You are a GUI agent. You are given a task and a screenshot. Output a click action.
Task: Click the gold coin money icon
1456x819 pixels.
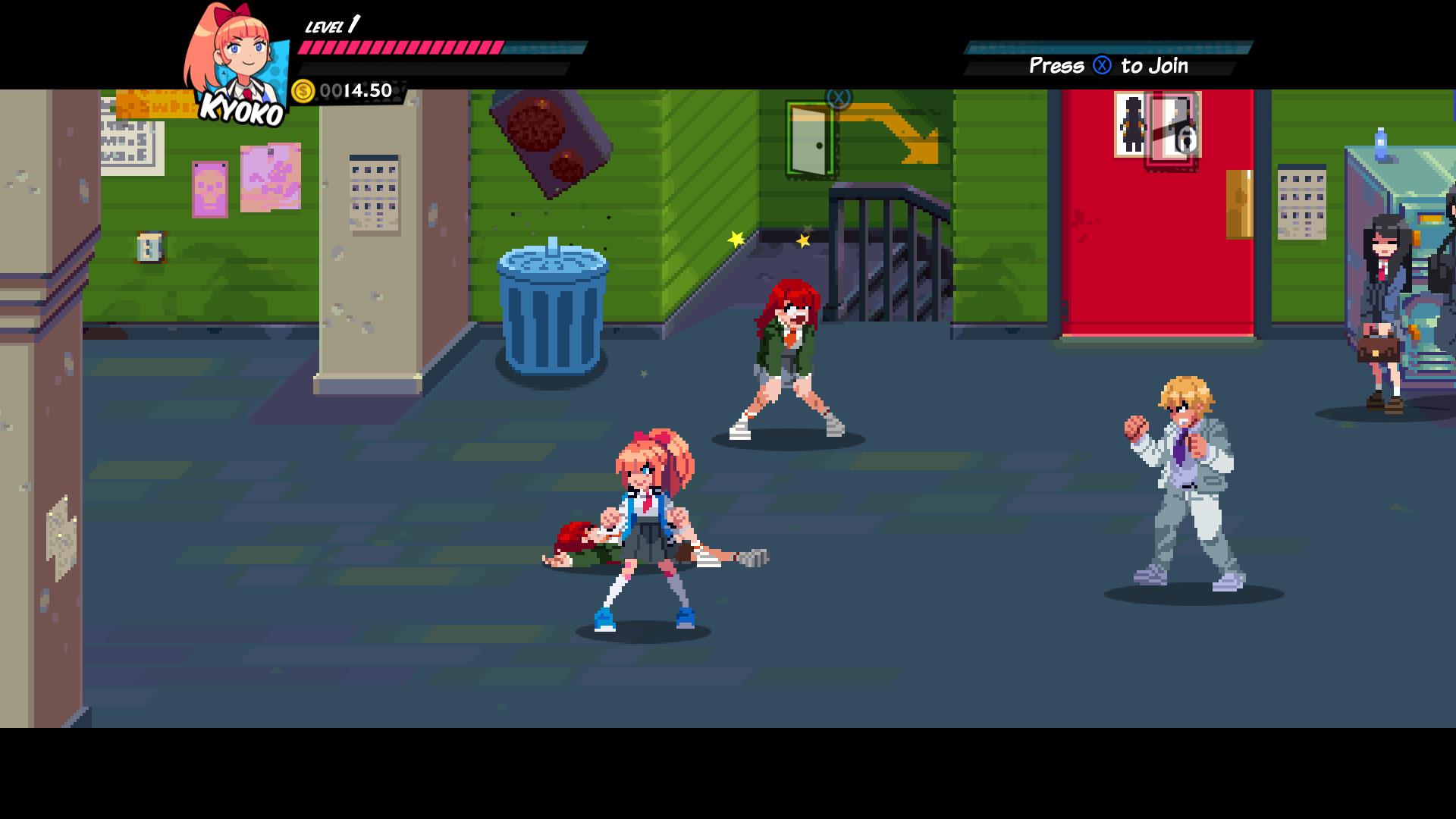tap(303, 92)
